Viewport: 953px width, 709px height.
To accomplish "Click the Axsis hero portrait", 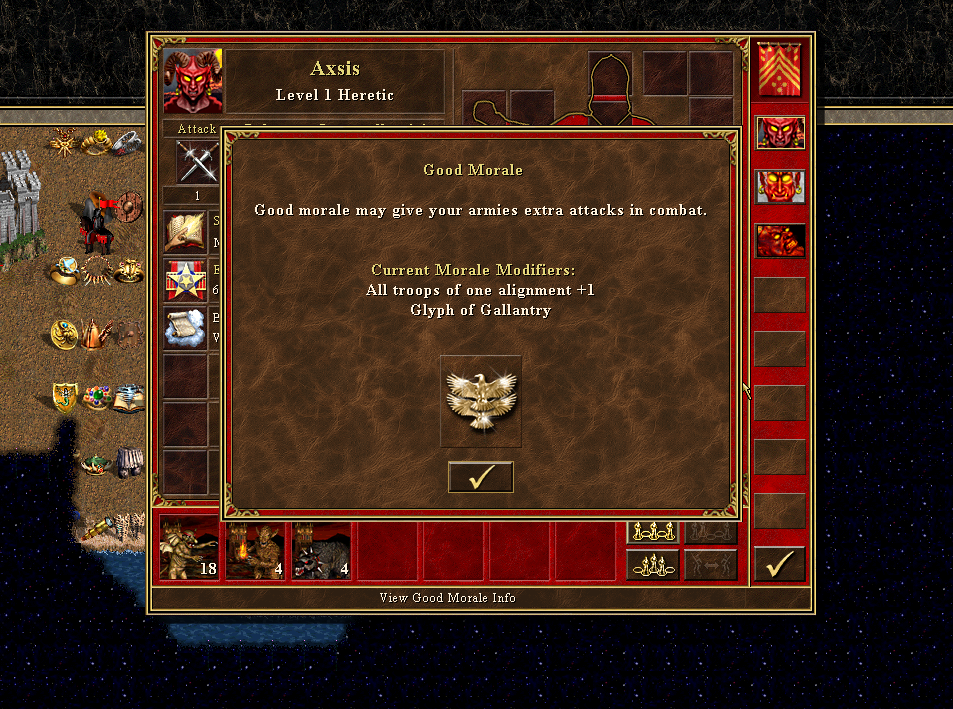I will click(193, 82).
